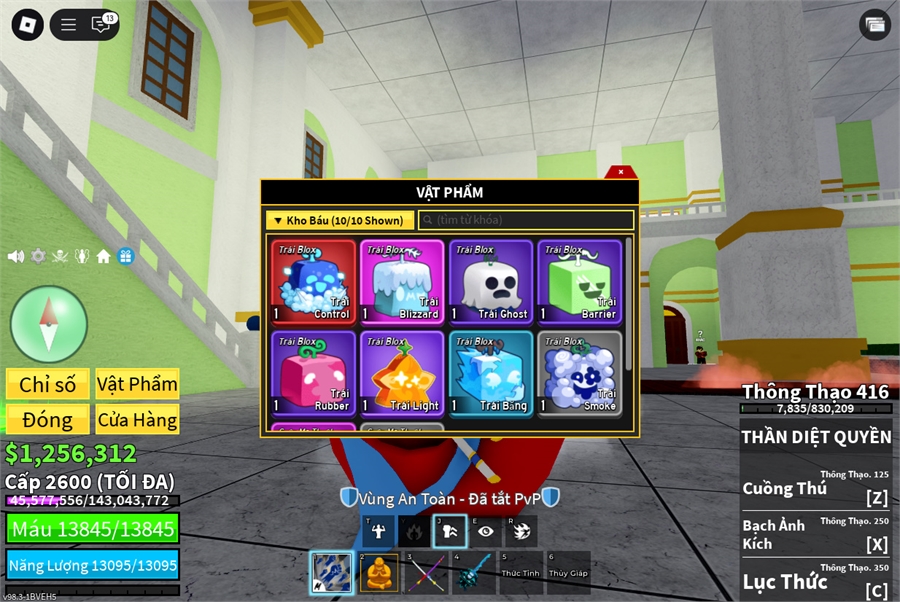Screen dimensions: 900x602
Task: Choose the Trái Light fruit
Action: tap(402, 373)
